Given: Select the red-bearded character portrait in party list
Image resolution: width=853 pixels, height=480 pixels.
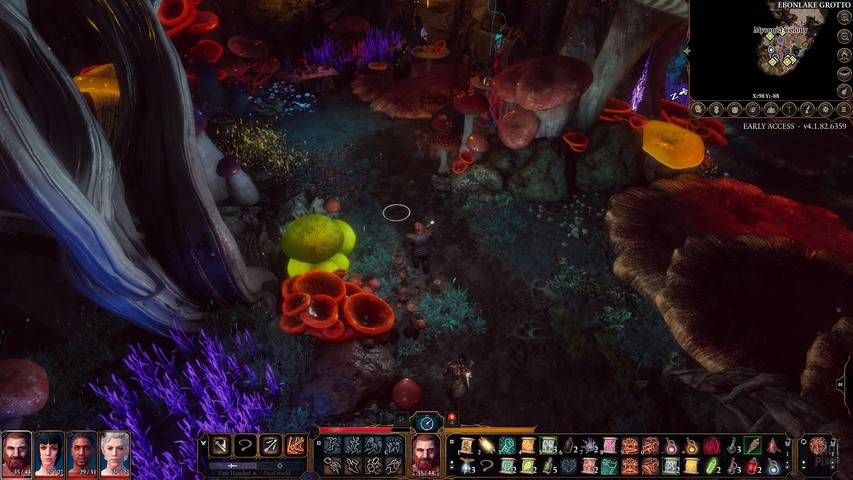Looking at the screenshot, I should tap(17, 453).
